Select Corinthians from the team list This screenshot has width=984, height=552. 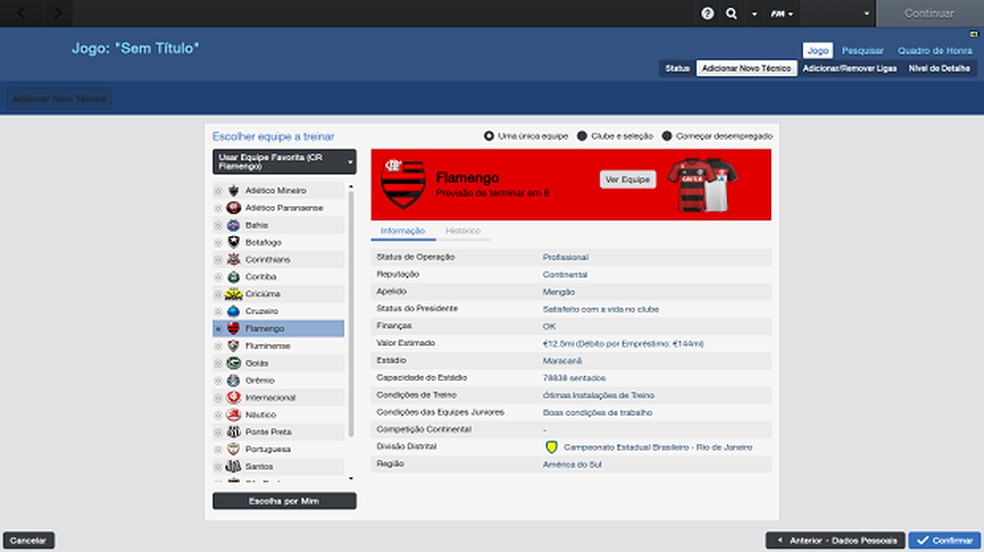pyautogui.click(x=268, y=259)
